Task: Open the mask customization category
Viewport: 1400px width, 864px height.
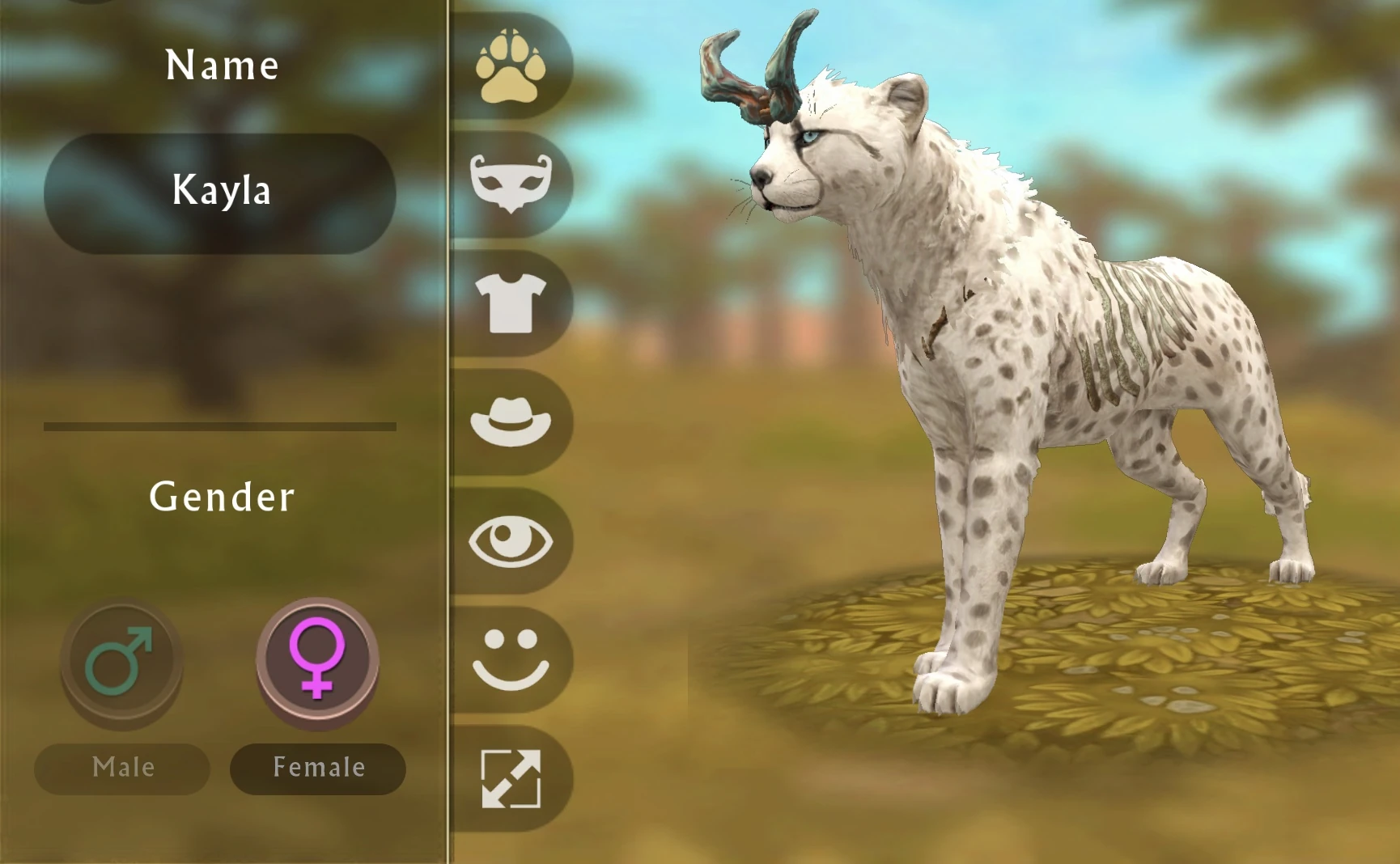Action: [x=510, y=182]
